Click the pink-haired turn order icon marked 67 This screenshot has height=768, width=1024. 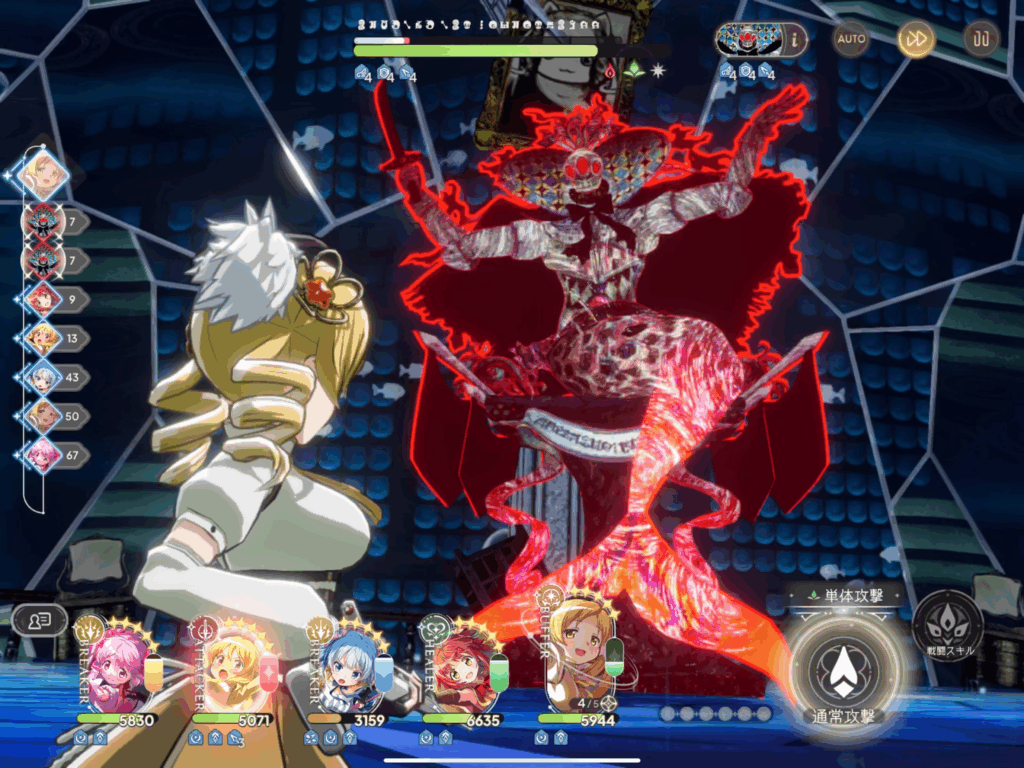tap(43, 455)
